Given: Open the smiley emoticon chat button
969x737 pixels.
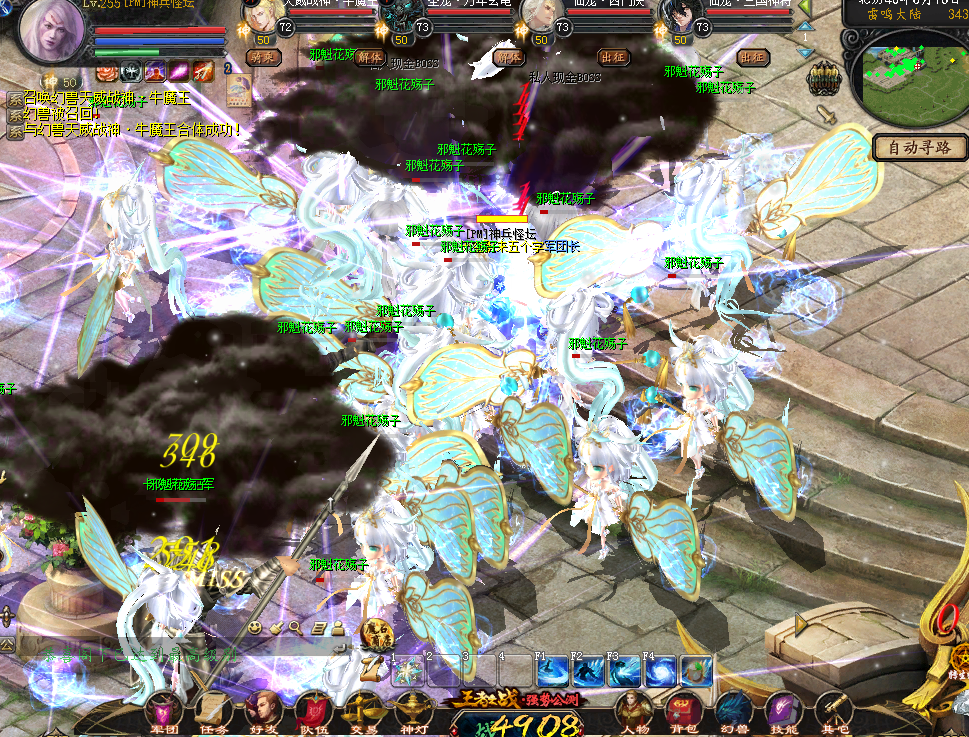Looking at the screenshot, I should point(256,627).
